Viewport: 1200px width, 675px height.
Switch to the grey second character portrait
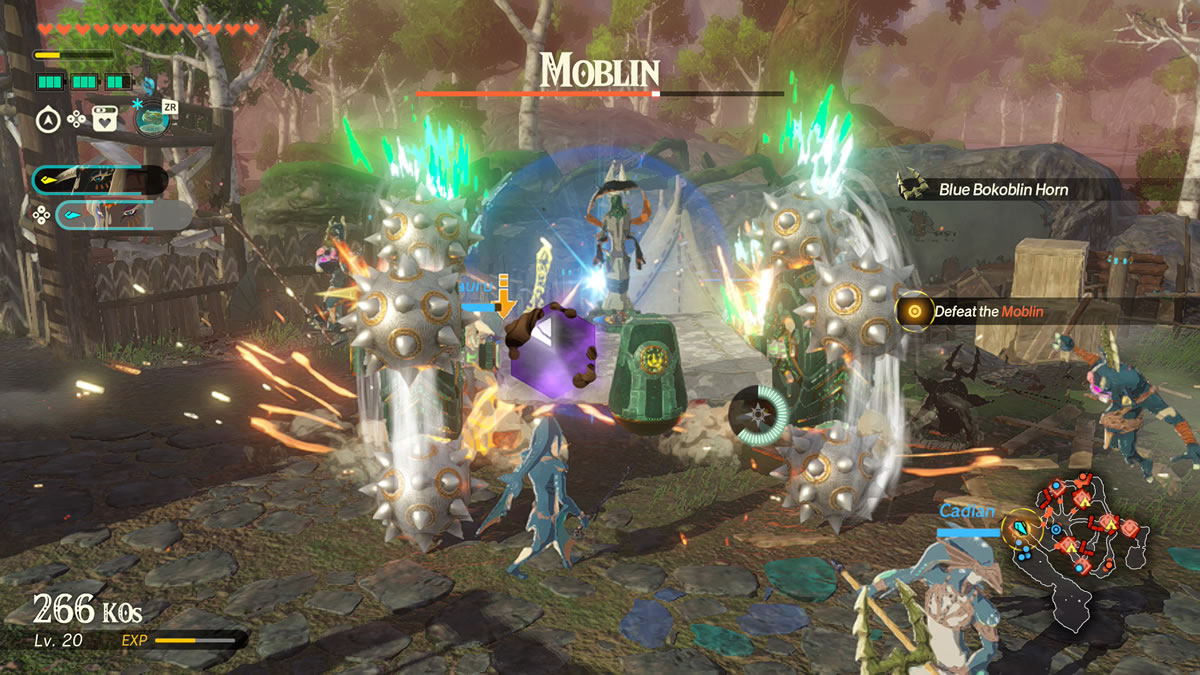pyautogui.click(x=123, y=215)
